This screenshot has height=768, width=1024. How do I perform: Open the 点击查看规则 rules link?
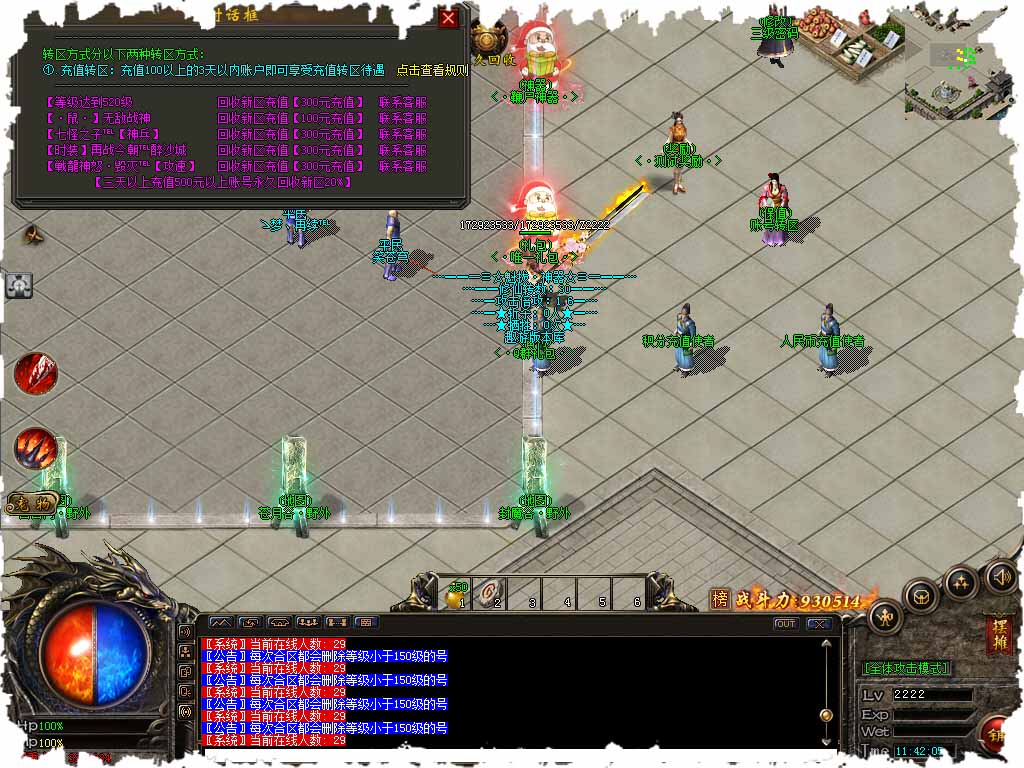tap(432, 70)
